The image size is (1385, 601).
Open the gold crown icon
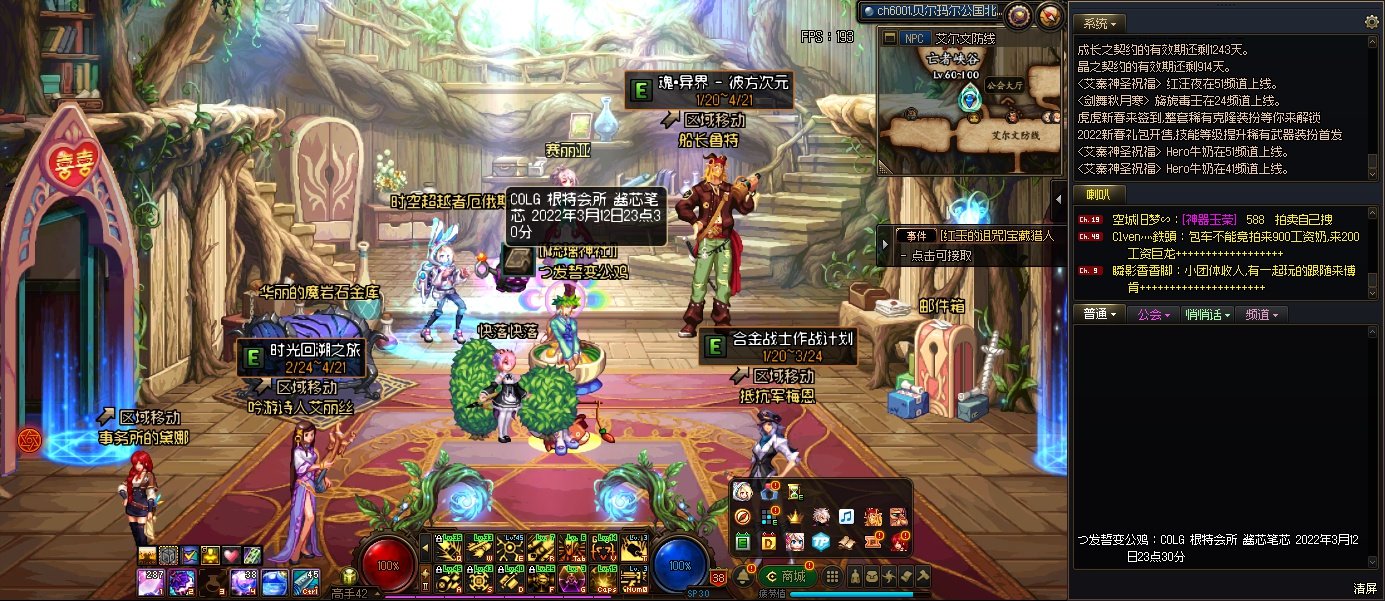click(x=795, y=517)
